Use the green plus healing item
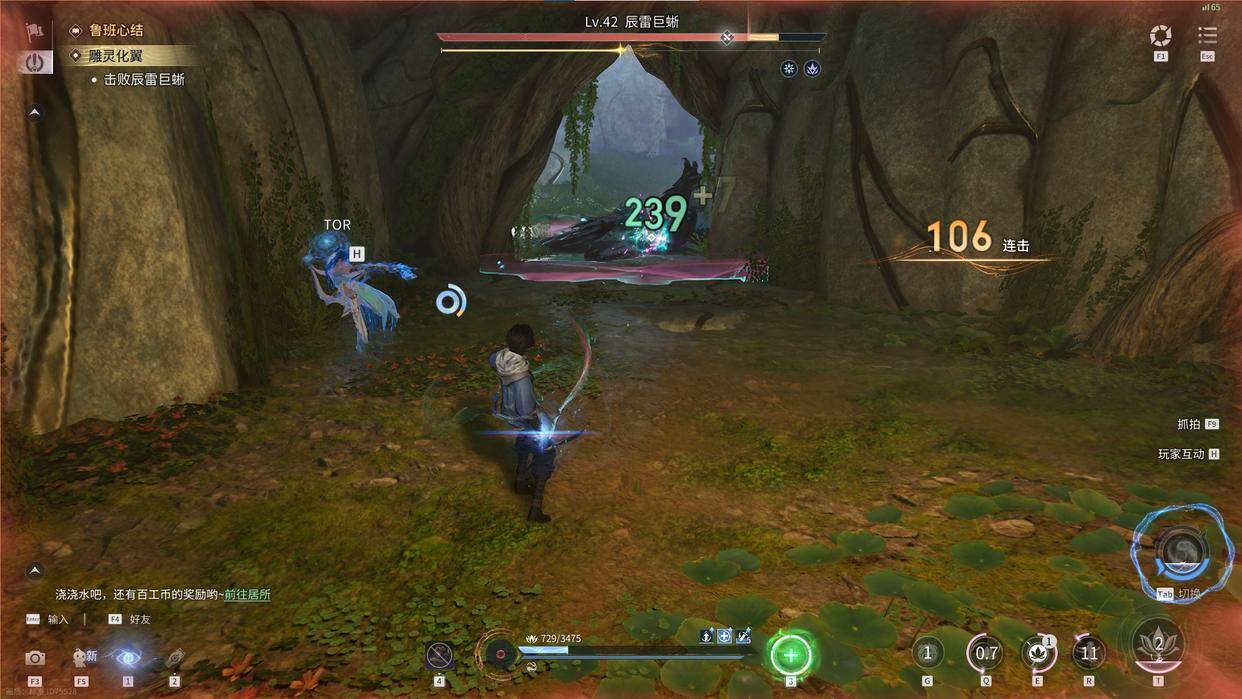The height and width of the screenshot is (699, 1242). click(791, 656)
